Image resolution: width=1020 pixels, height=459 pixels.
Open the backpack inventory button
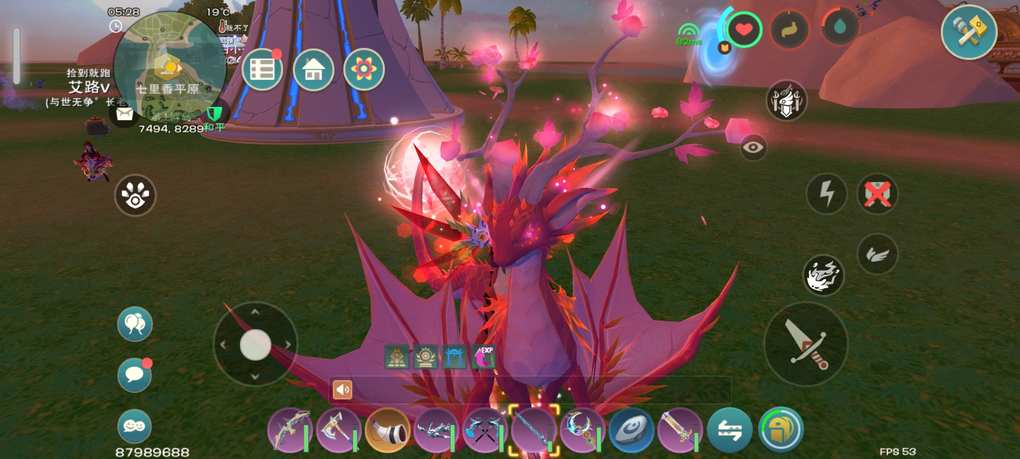tap(781, 430)
